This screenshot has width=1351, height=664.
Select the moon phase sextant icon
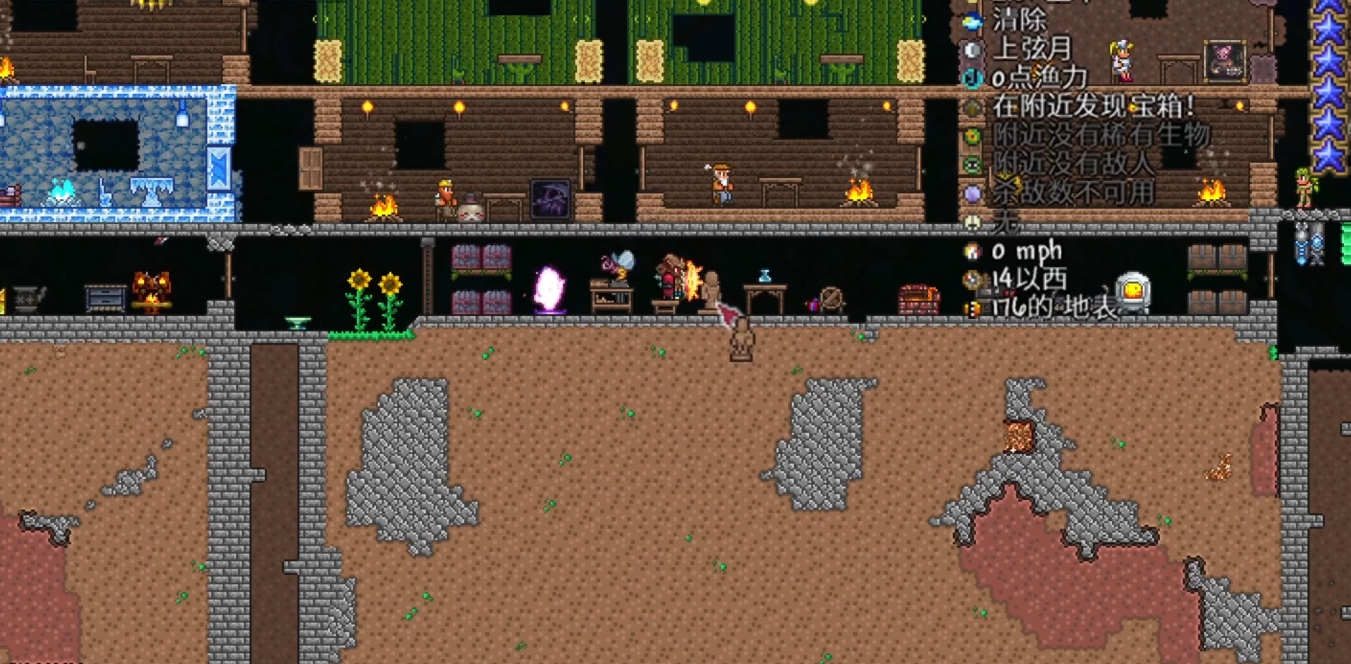(x=972, y=49)
